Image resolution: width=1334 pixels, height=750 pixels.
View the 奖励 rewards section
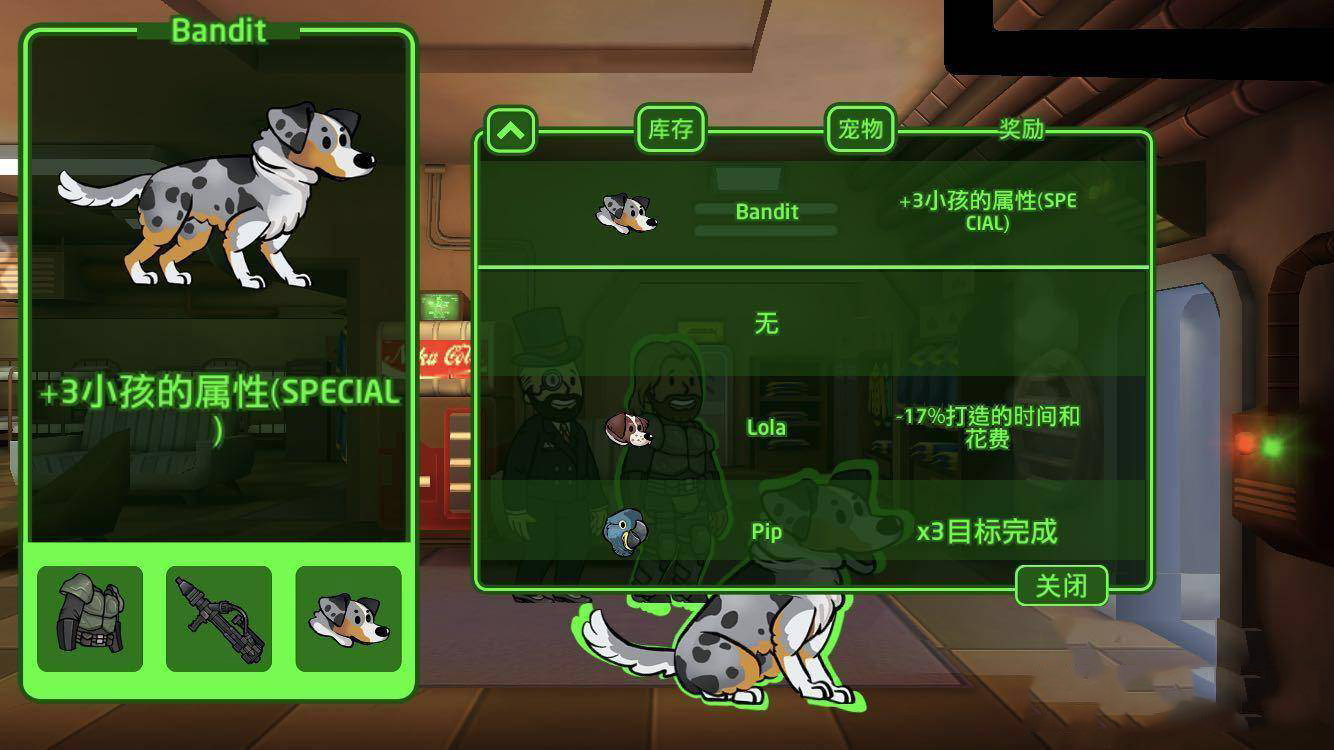pos(1019,128)
